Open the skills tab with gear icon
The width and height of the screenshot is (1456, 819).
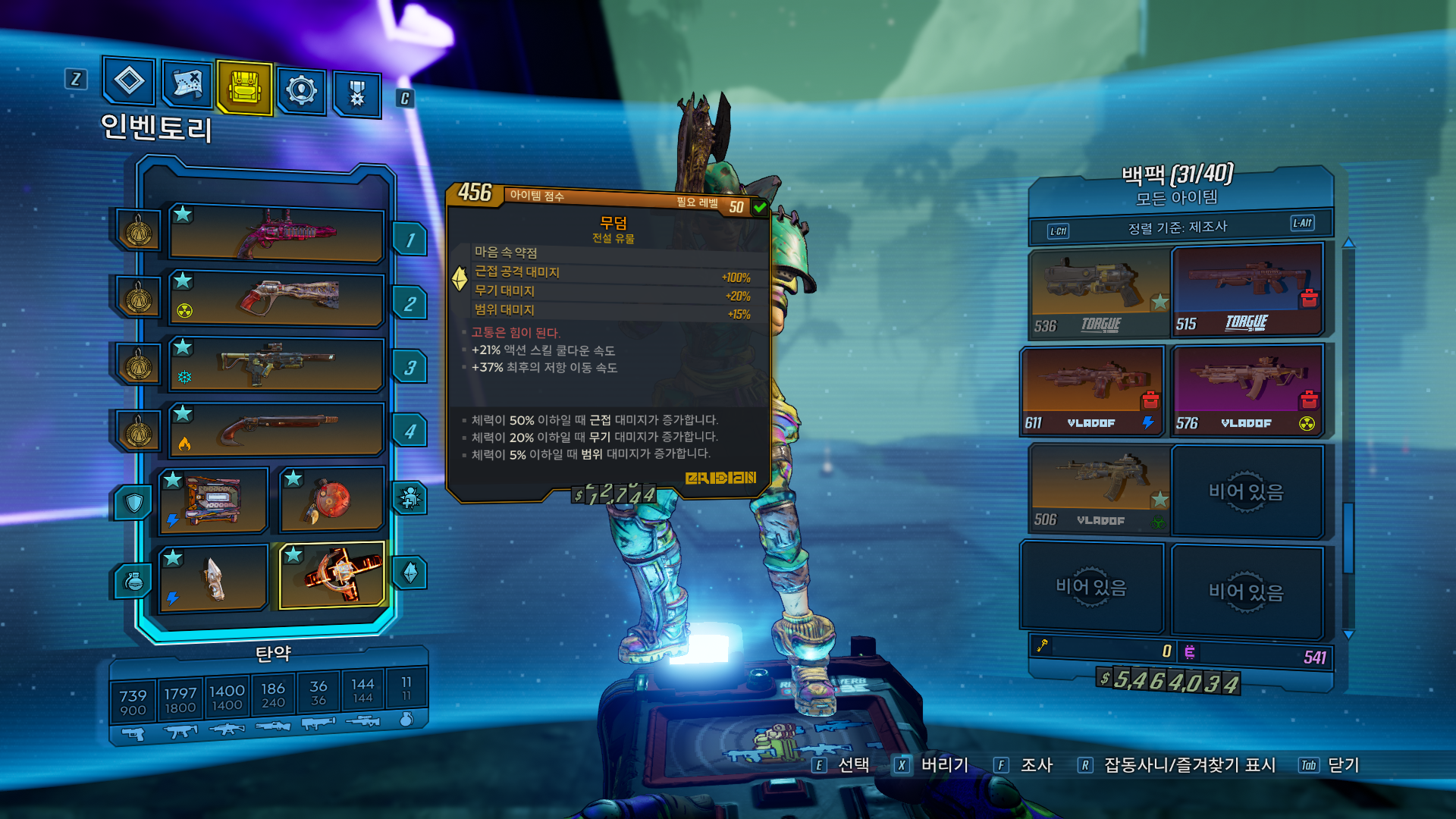click(x=301, y=90)
